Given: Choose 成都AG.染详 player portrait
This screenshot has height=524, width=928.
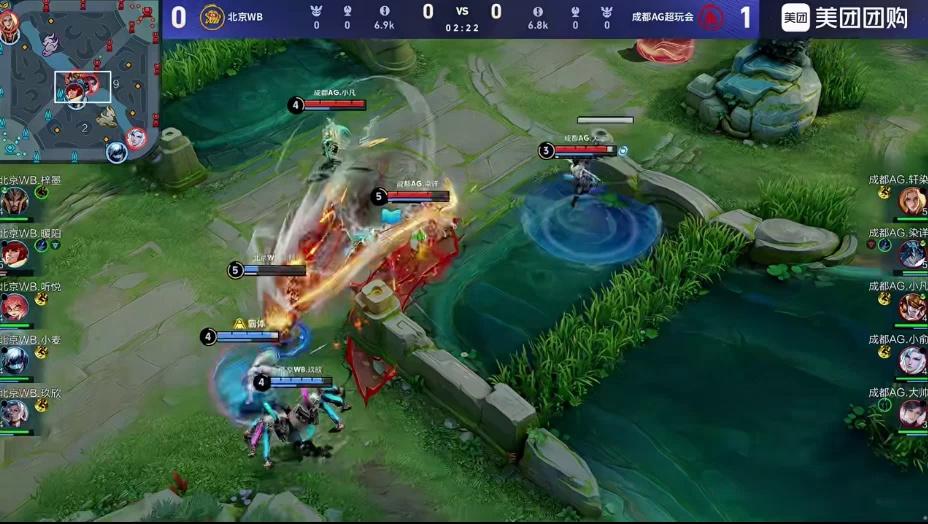Looking at the screenshot, I should [x=912, y=254].
